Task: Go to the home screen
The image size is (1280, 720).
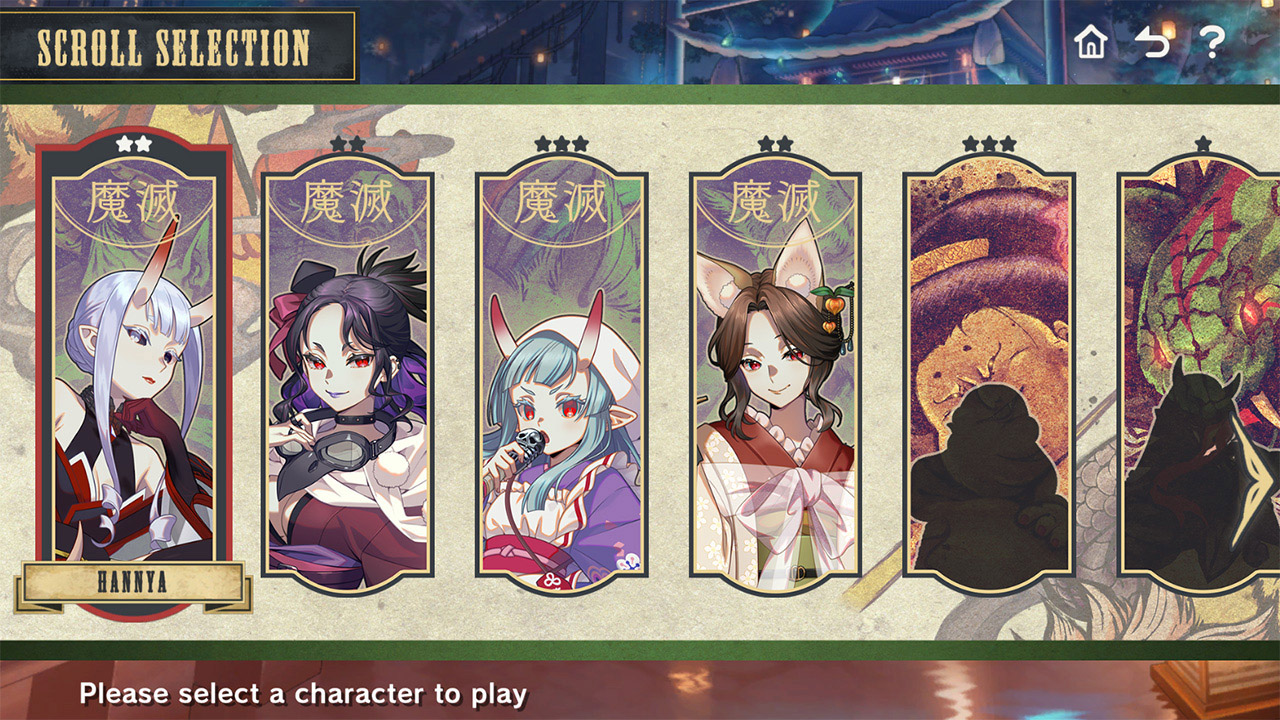Action: (1091, 42)
